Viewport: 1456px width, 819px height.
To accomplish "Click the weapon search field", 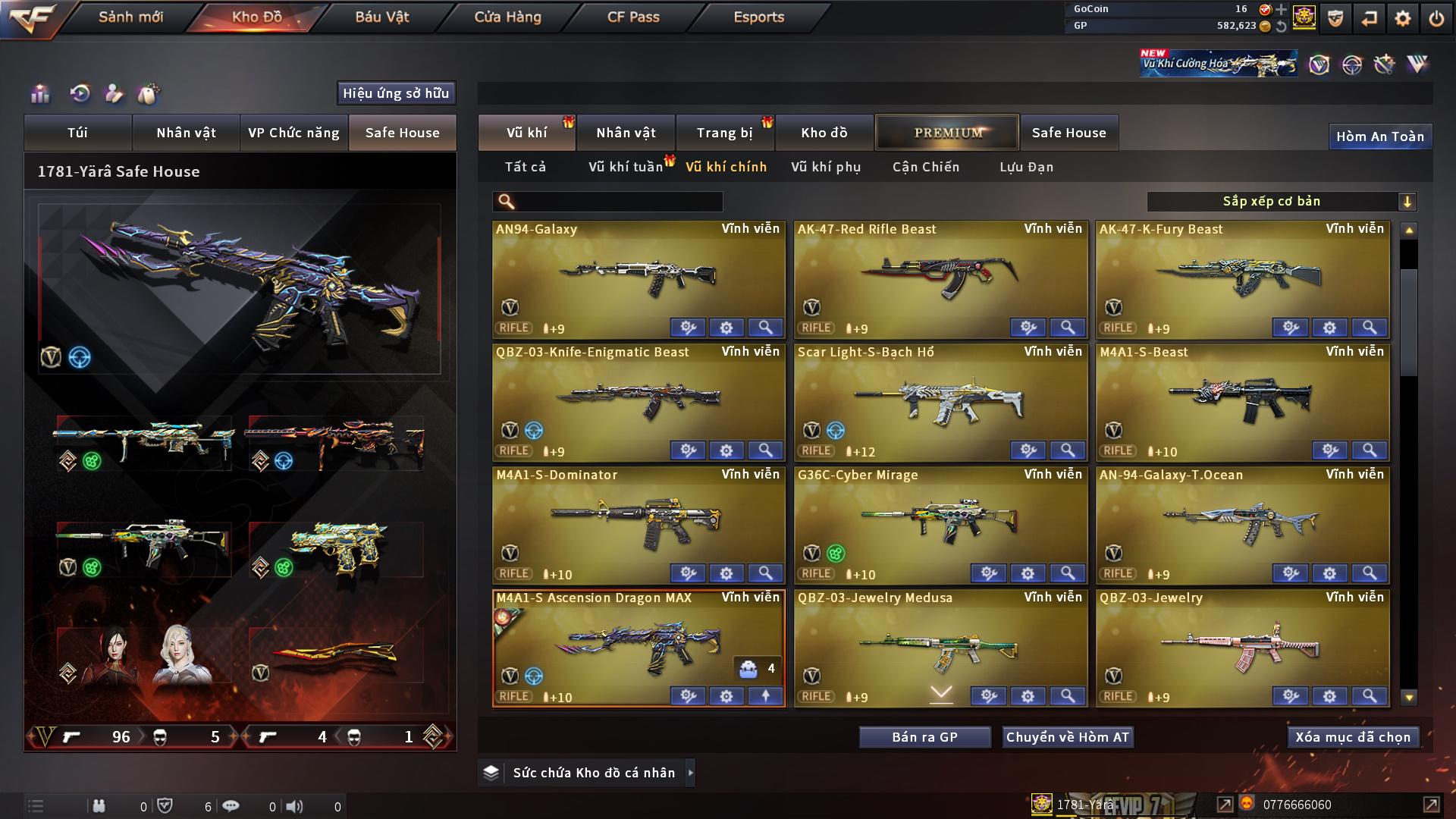I will (618, 202).
